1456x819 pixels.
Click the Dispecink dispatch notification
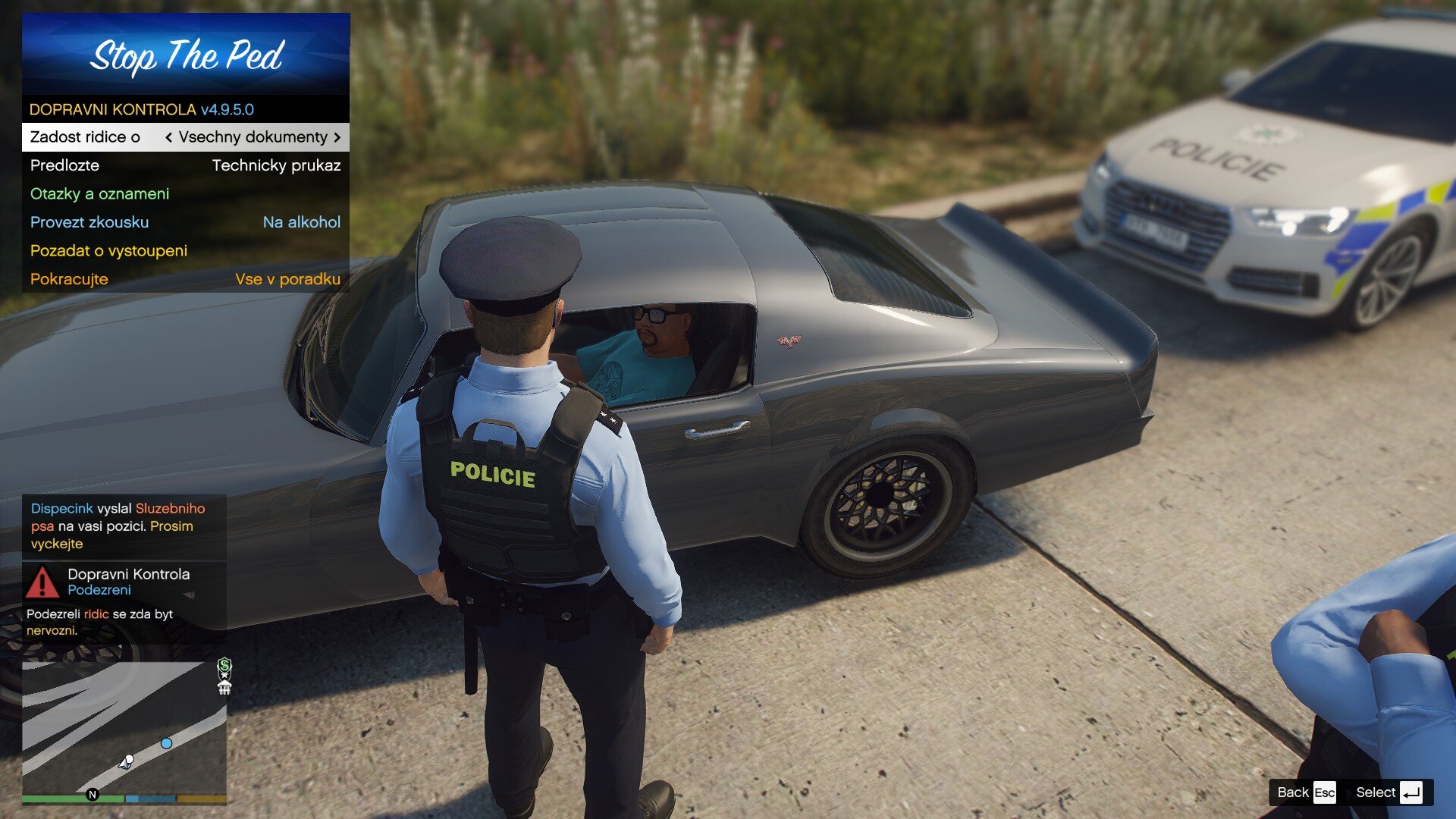pos(124,526)
